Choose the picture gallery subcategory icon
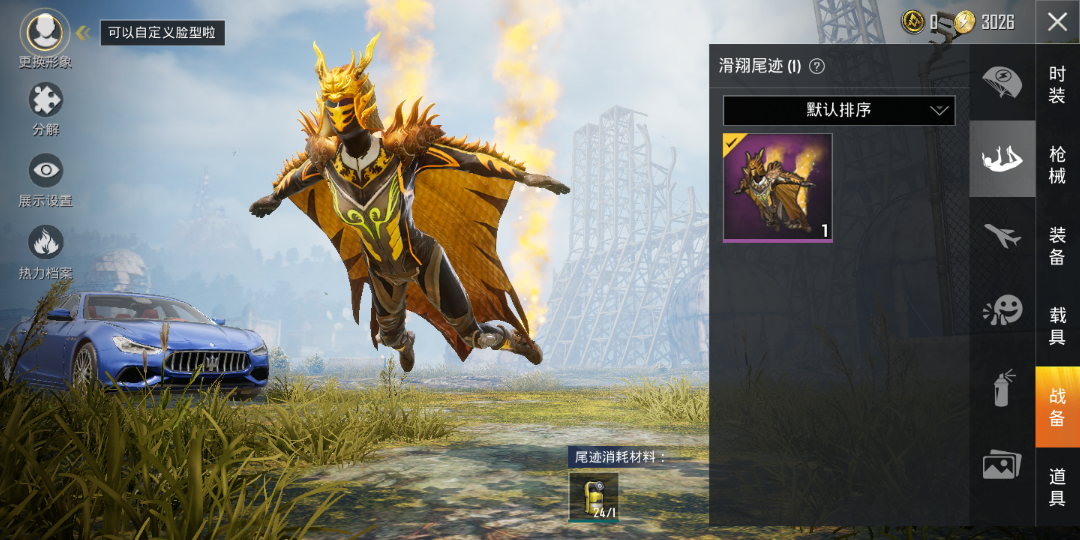This screenshot has width=1080, height=540. pyautogui.click(x=1002, y=464)
